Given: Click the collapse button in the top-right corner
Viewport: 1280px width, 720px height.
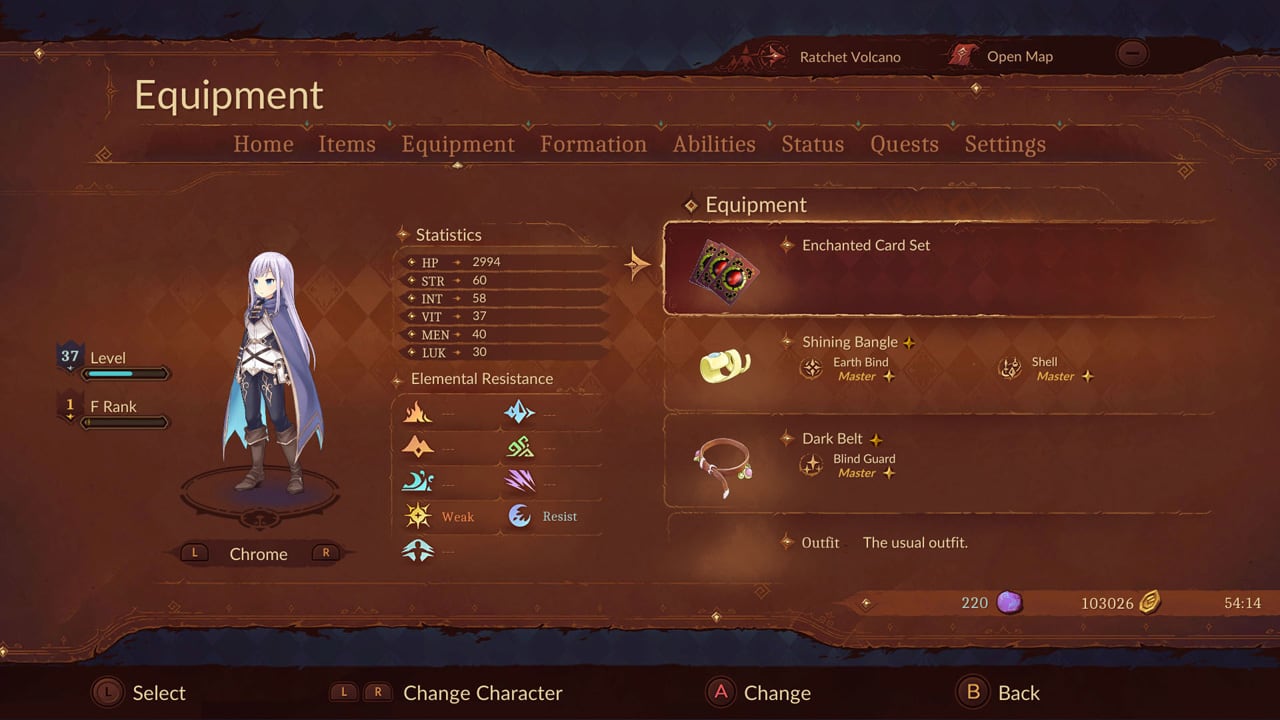Looking at the screenshot, I should (1133, 53).
